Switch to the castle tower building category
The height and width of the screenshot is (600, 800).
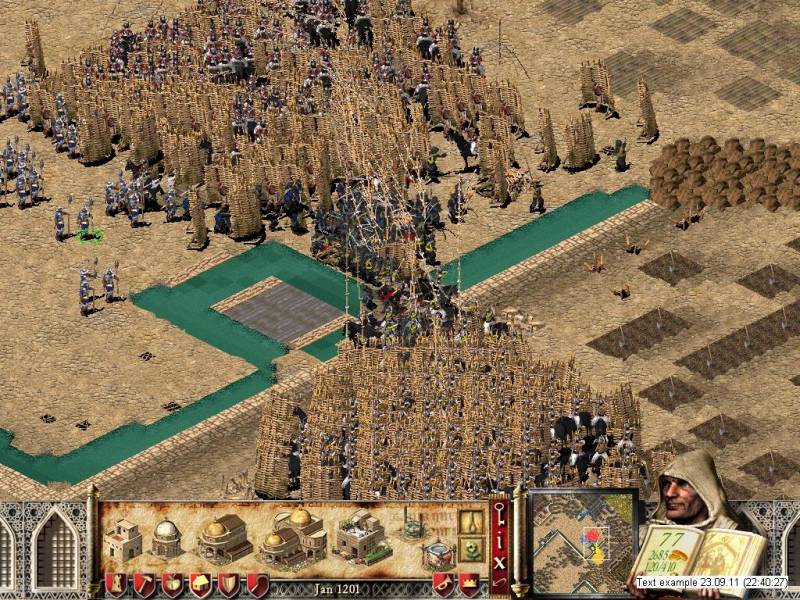(117, 584)
